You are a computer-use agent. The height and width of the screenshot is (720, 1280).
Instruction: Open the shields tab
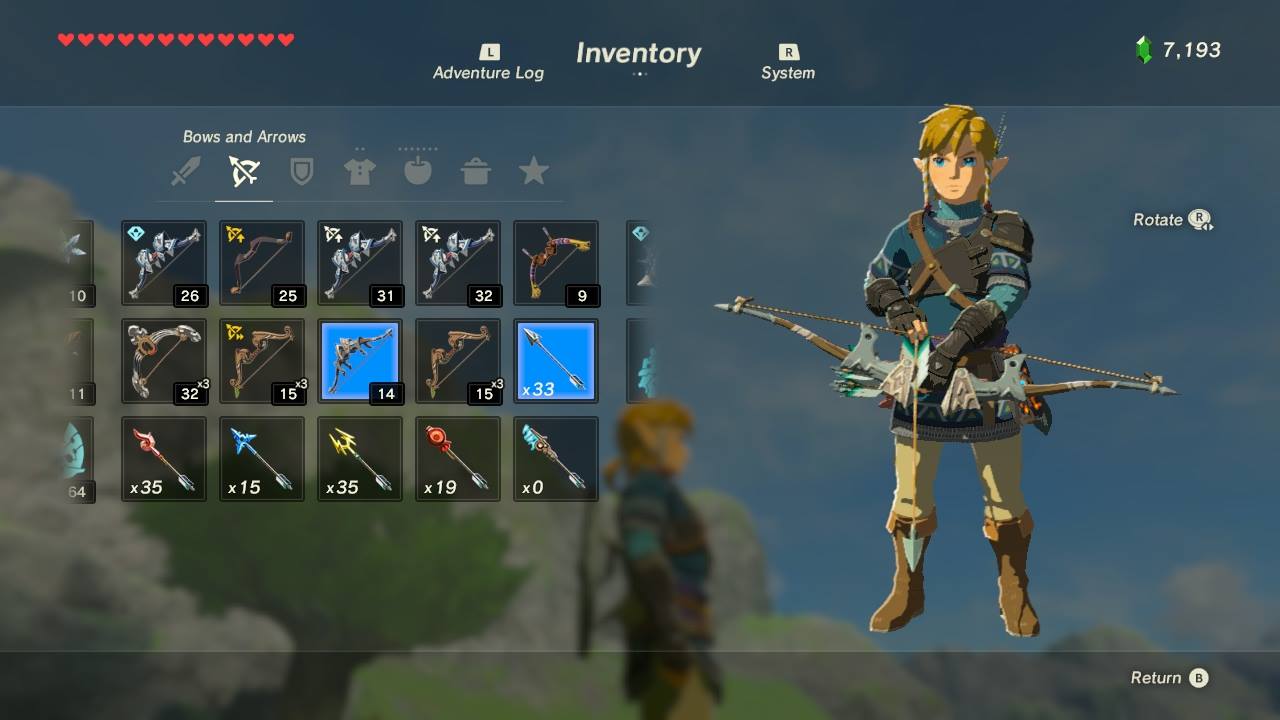301,171
